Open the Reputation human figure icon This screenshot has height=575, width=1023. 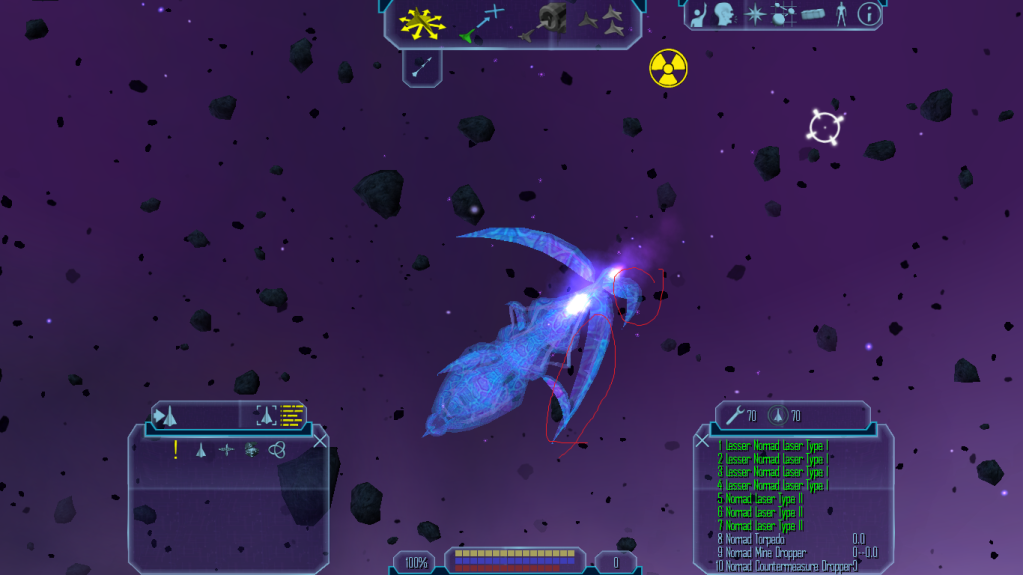(840, 14)
